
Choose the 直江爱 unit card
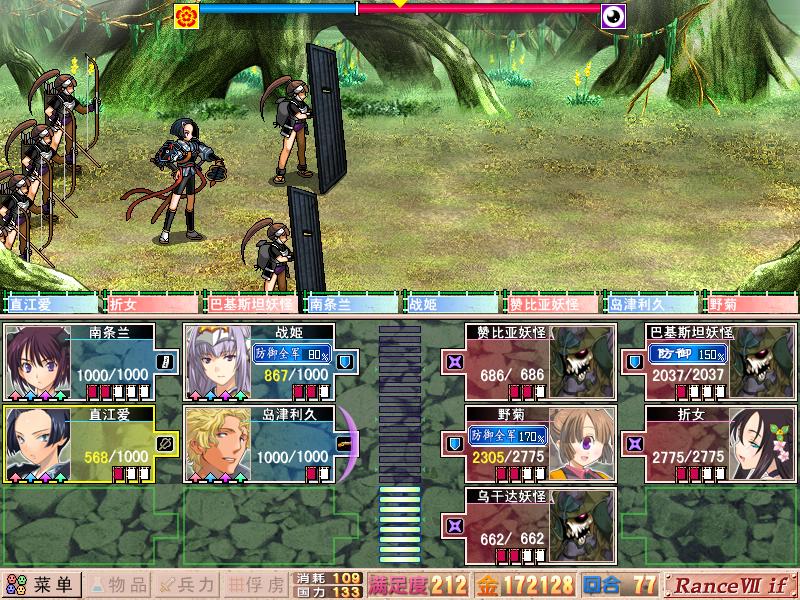(x=80, y=444)
